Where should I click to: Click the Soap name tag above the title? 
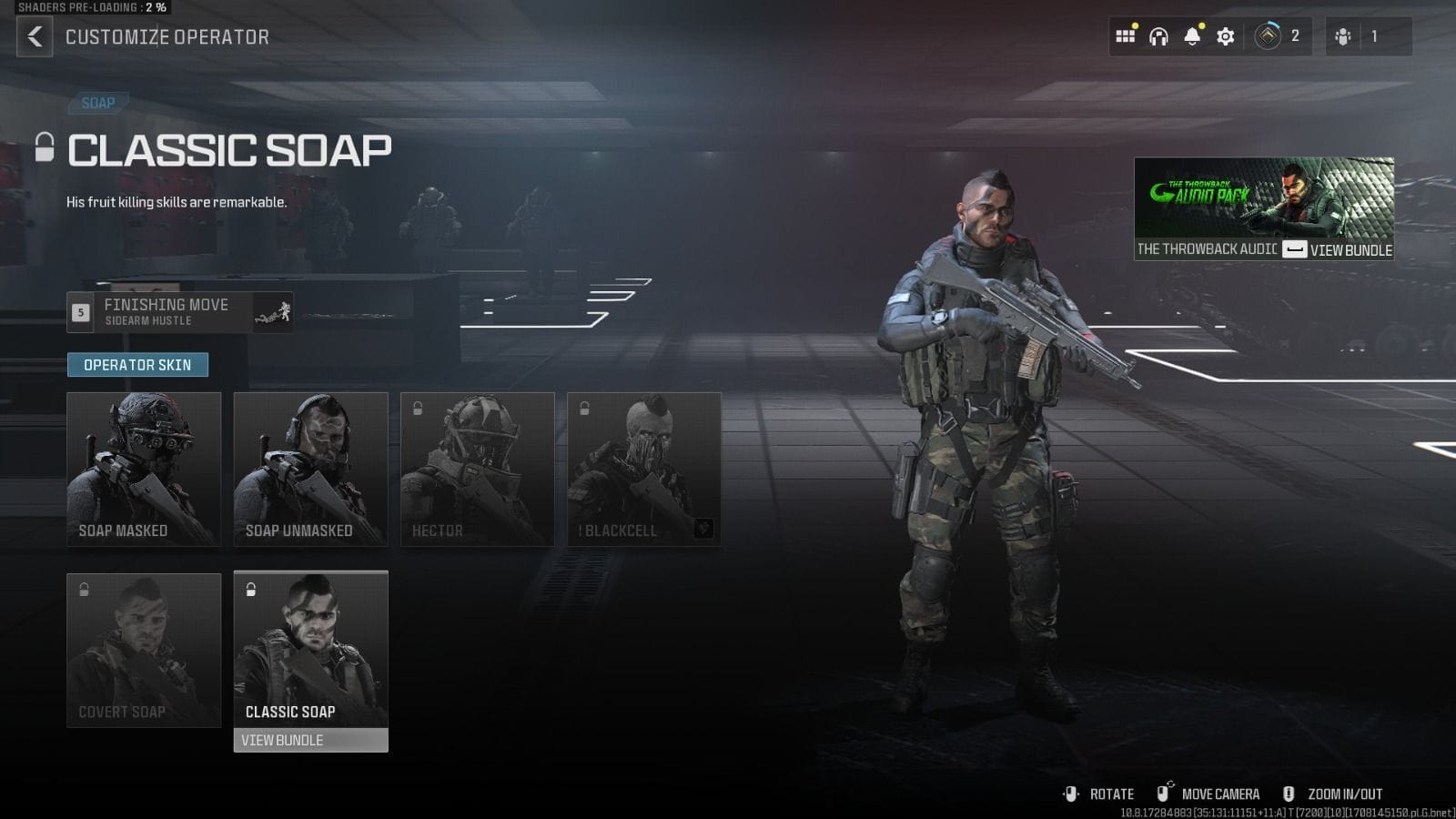point(98,103)
